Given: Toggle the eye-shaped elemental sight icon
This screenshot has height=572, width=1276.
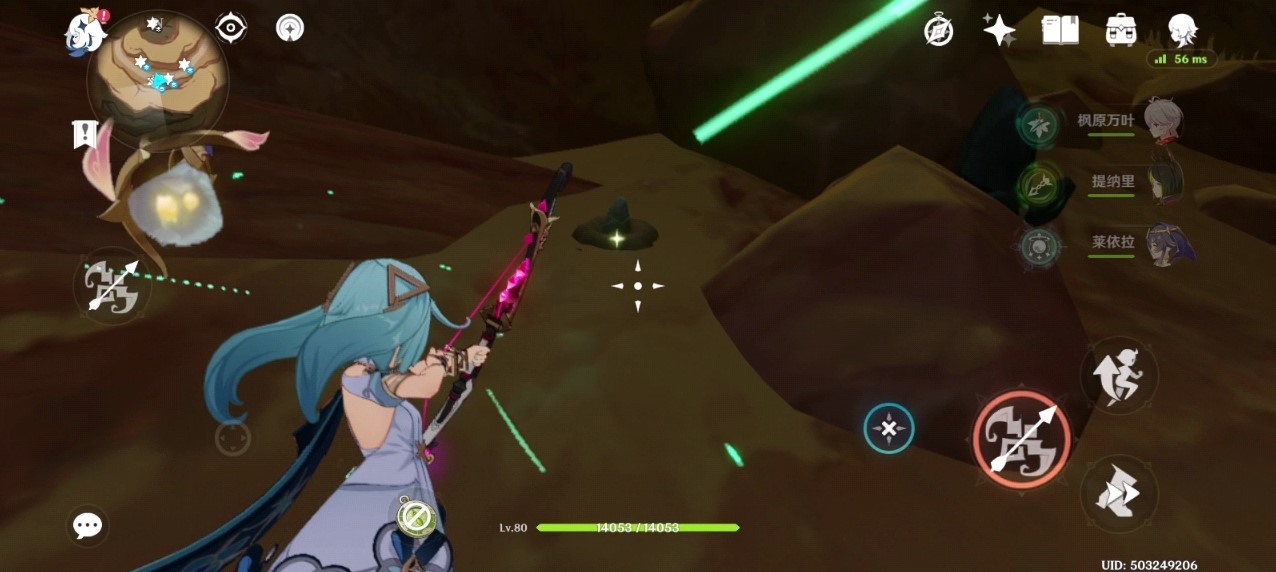Looking at the screenshot, I should 231,28.
